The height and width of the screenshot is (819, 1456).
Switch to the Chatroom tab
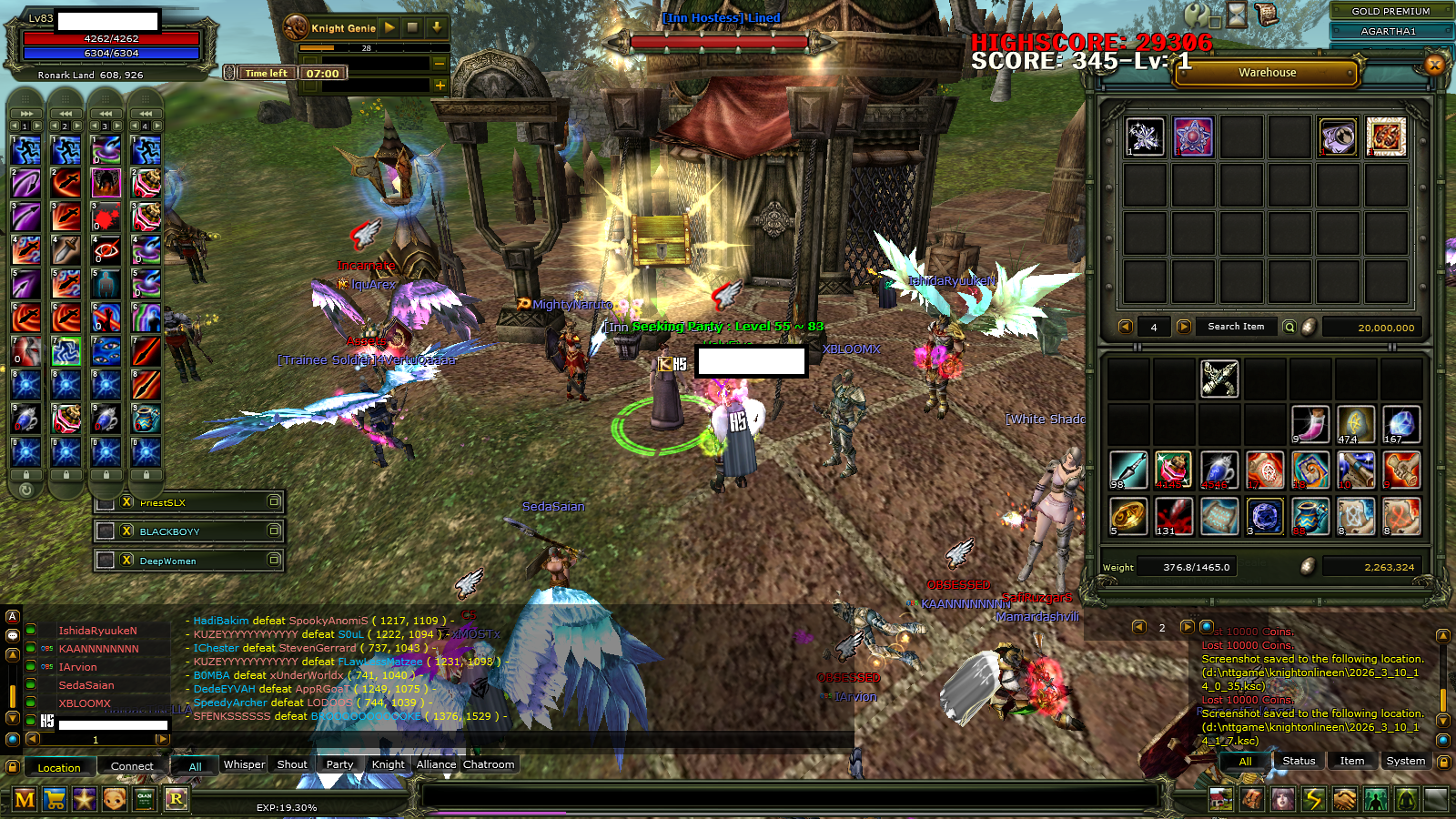click(x=489, y=764)
